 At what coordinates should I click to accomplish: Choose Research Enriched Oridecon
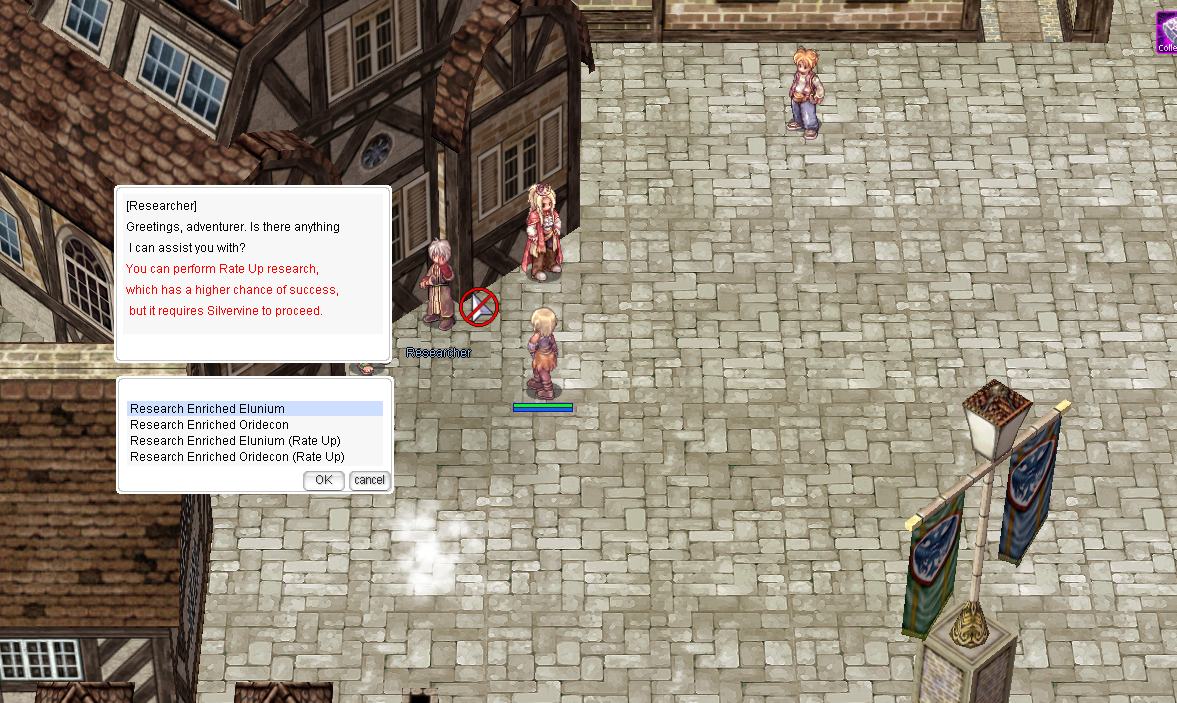[210, 425]
